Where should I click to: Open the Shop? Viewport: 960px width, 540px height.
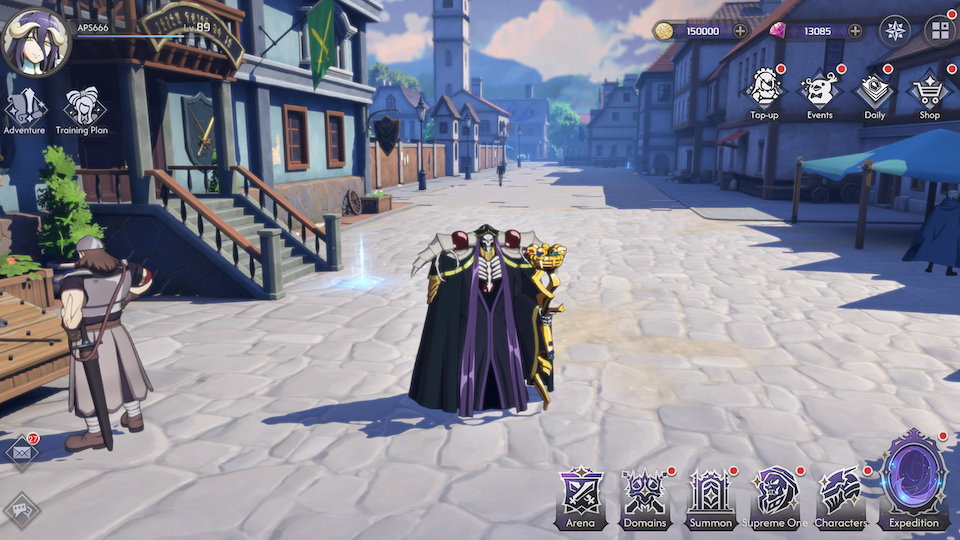coord(929,94)
